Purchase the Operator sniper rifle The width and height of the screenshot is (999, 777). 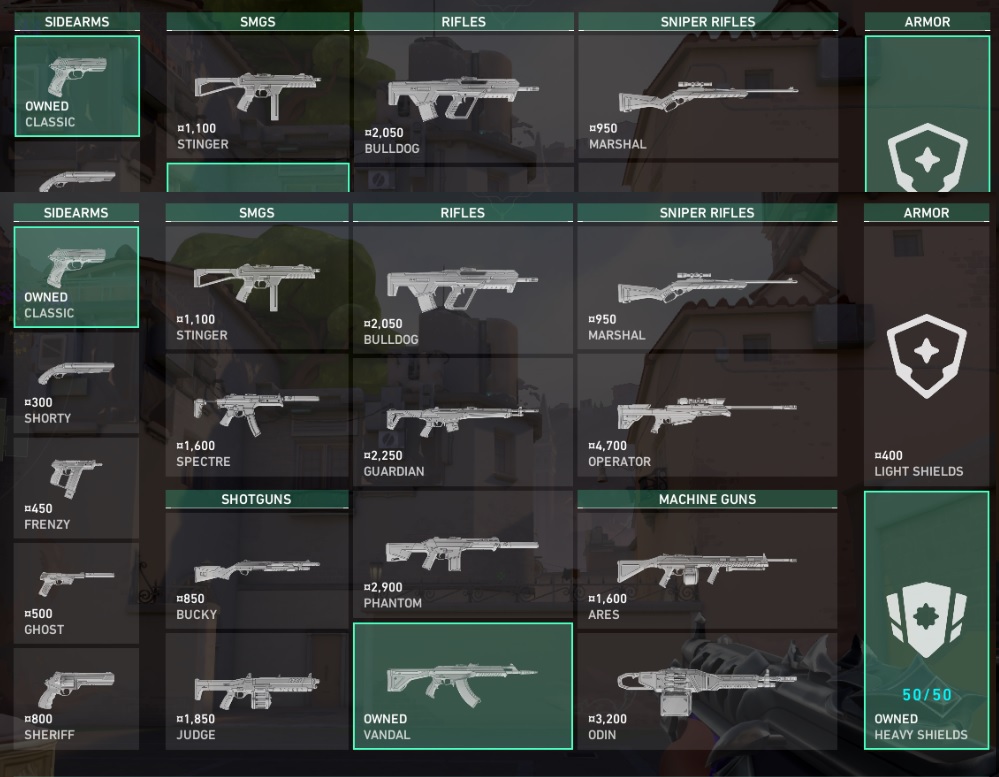(707, 420)
